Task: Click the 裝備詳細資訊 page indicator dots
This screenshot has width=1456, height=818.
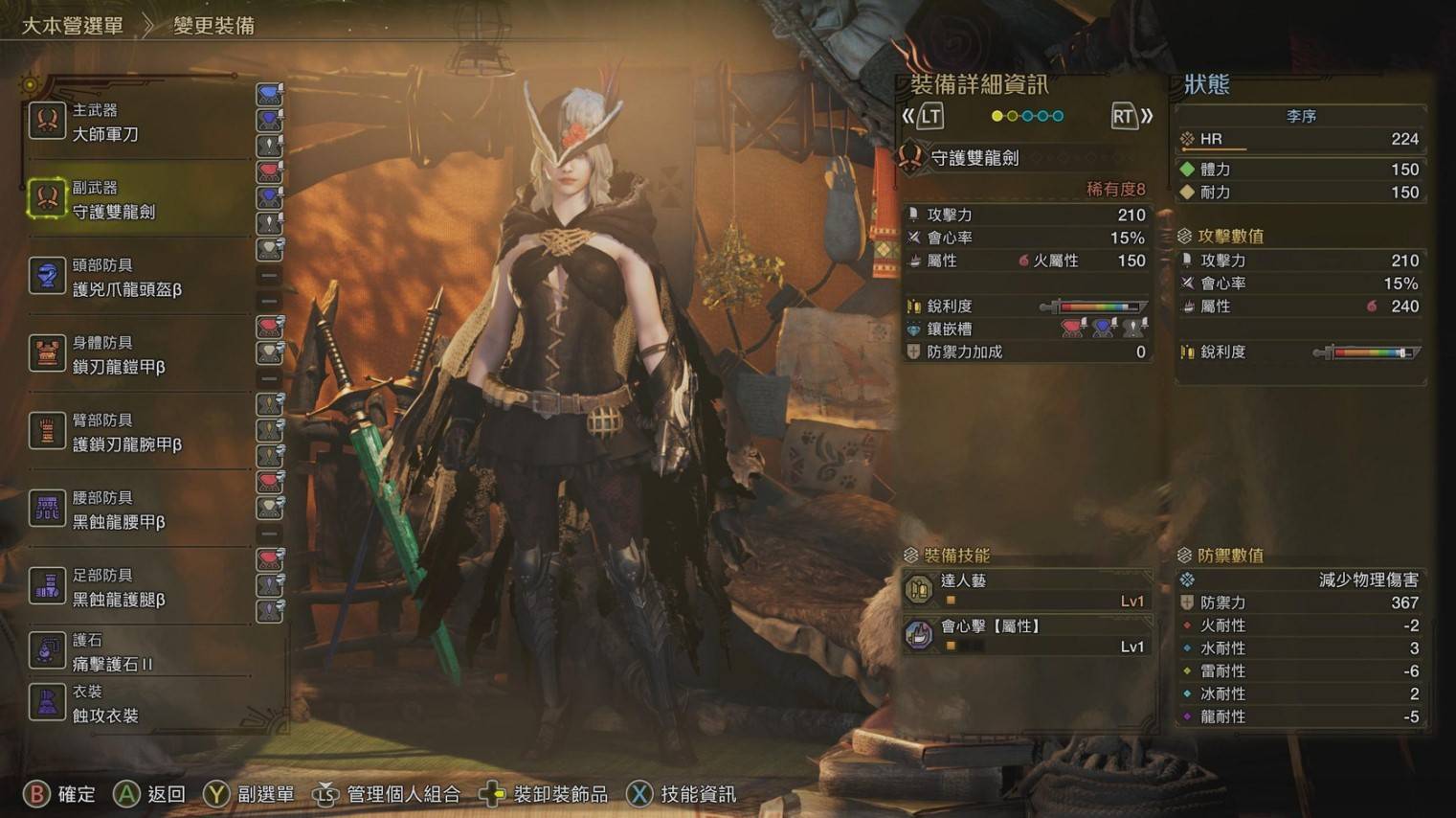Action: click(x=1027, y=116)
